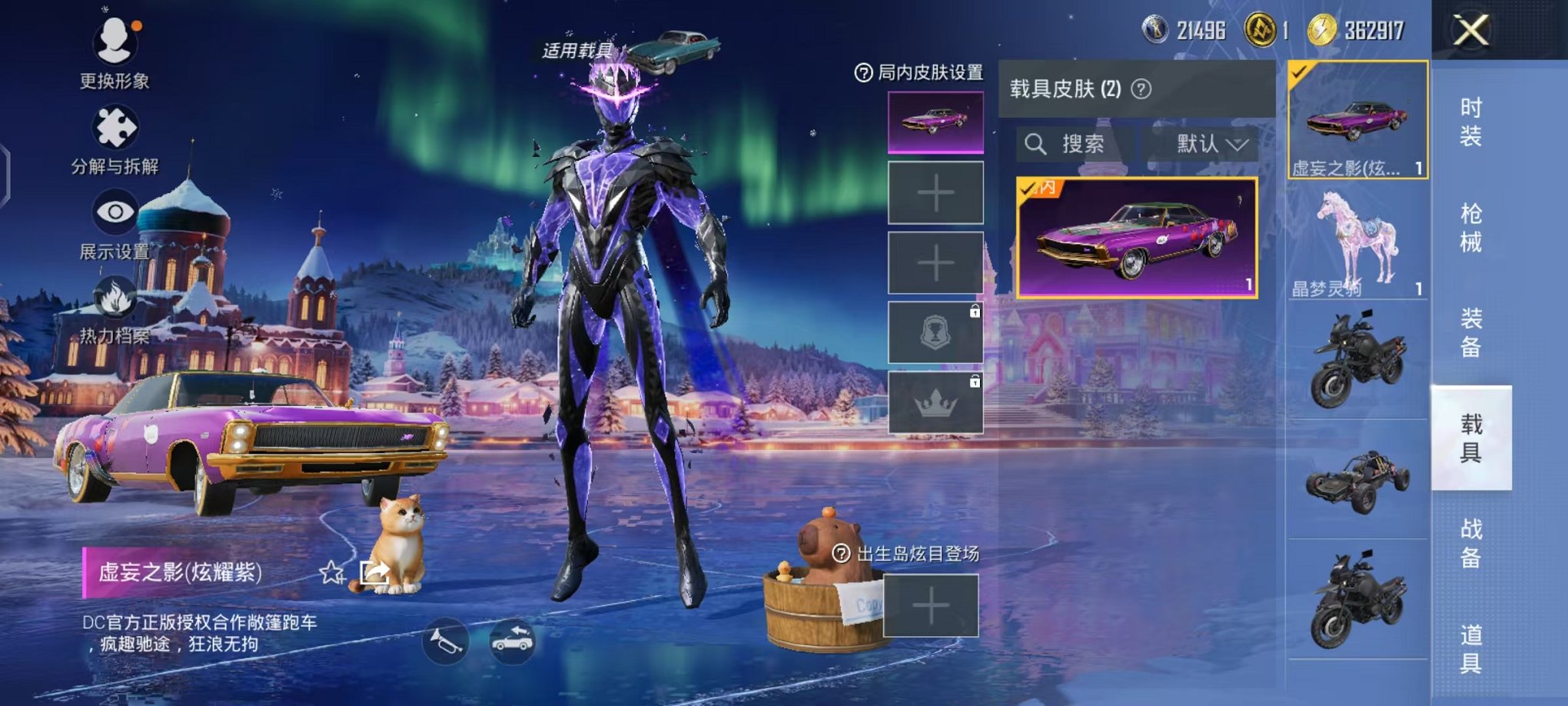Open the 默认 sort order dropdown
Image resolution: width=1568 pixels, height=706 pixels.
click(1207, 145)
